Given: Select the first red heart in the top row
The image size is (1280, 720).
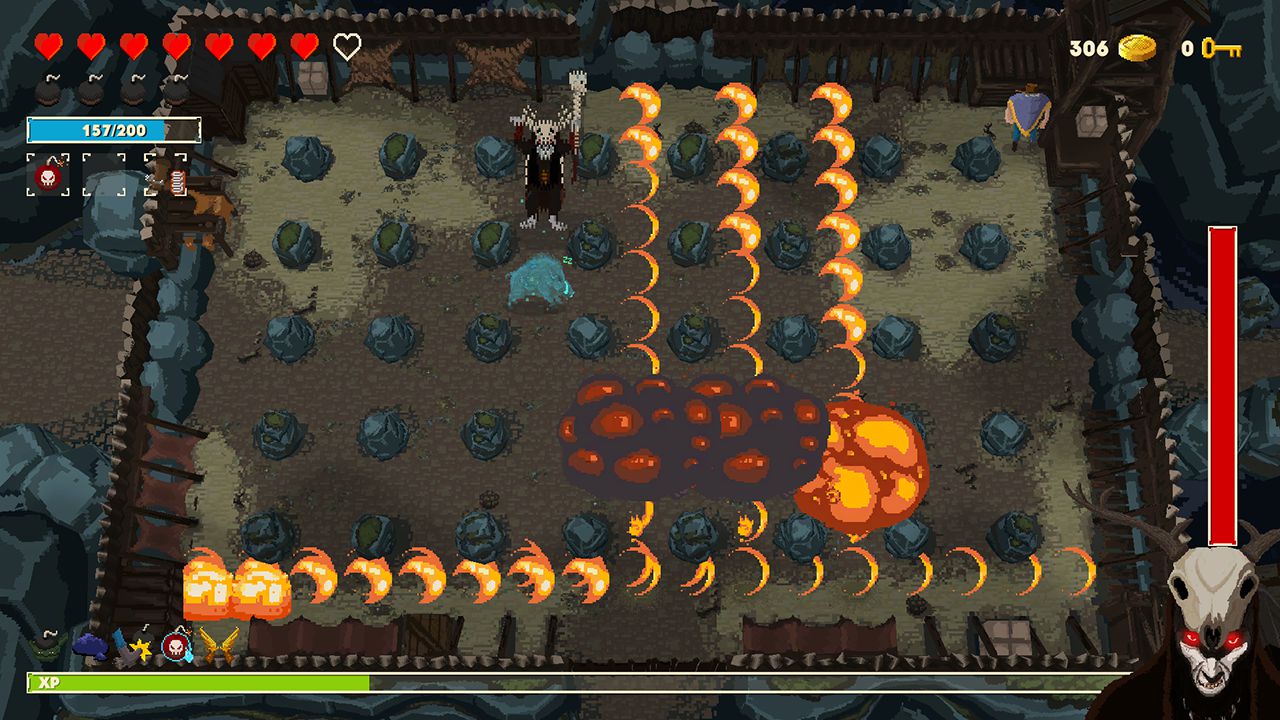Looking at the screenshot, I should [48, 44].
